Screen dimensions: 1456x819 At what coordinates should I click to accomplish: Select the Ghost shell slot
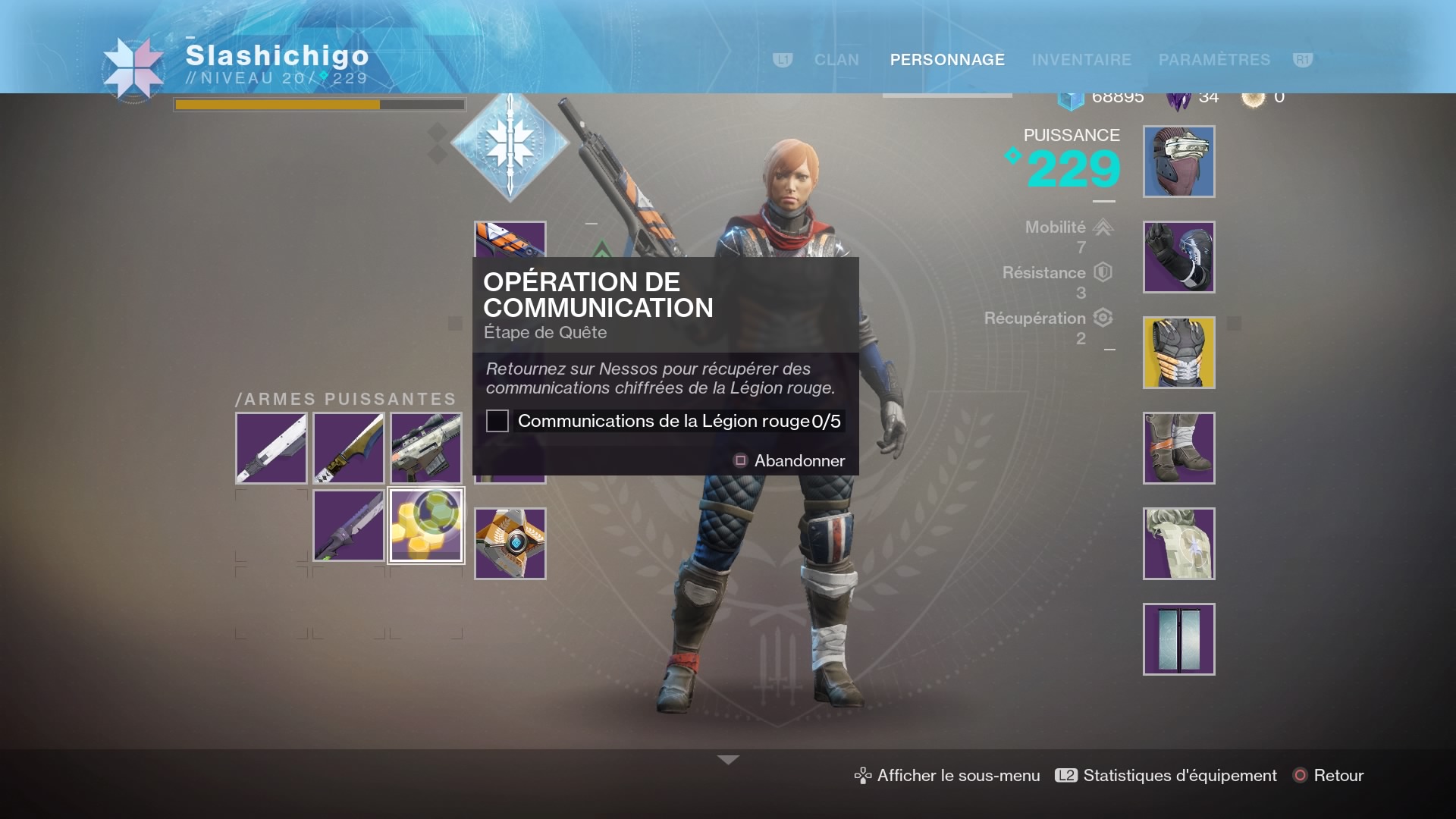[x=510, y=544]
